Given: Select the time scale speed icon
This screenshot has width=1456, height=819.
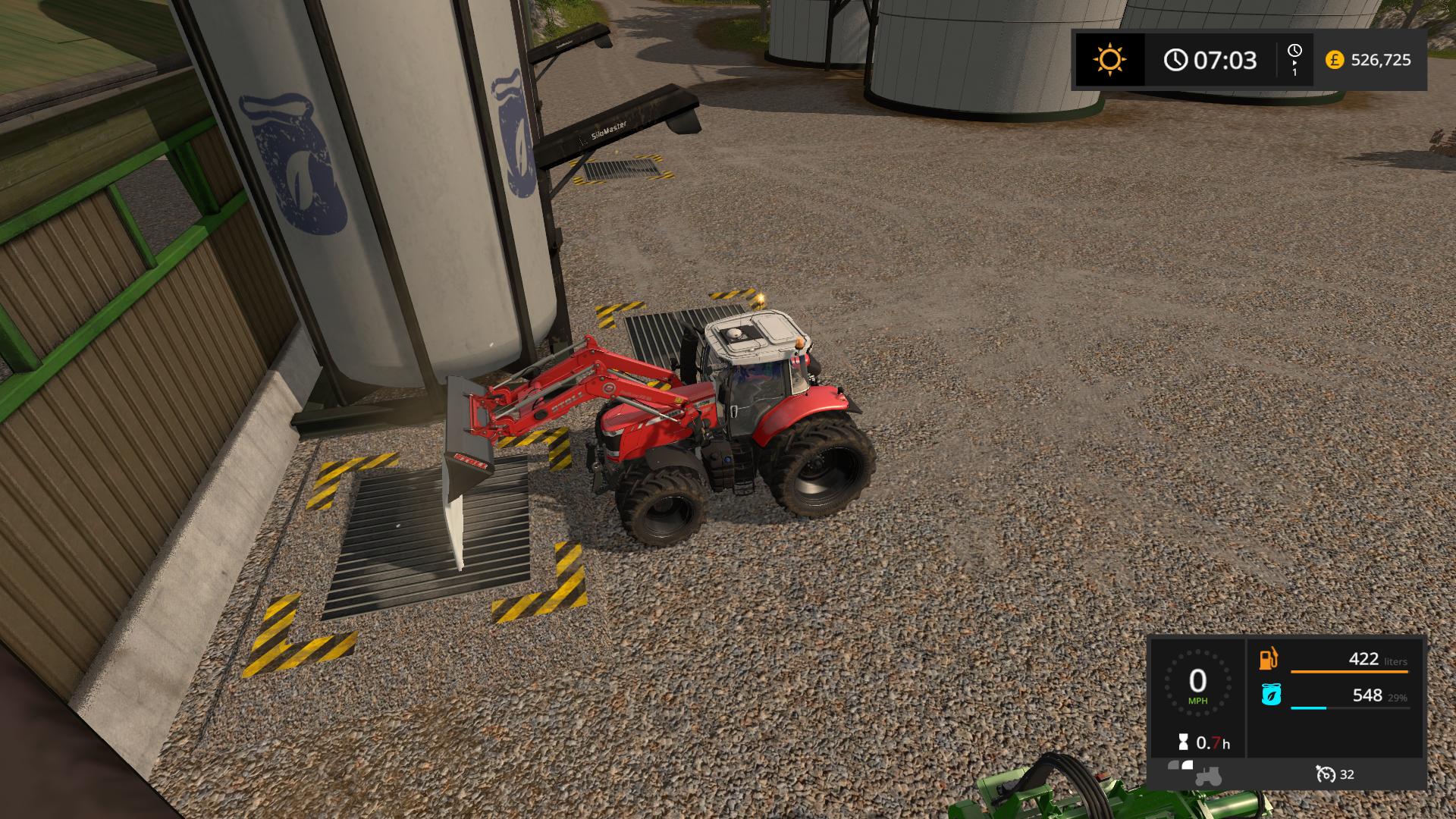Looking at the screenshot, I should pos(1294,59).
